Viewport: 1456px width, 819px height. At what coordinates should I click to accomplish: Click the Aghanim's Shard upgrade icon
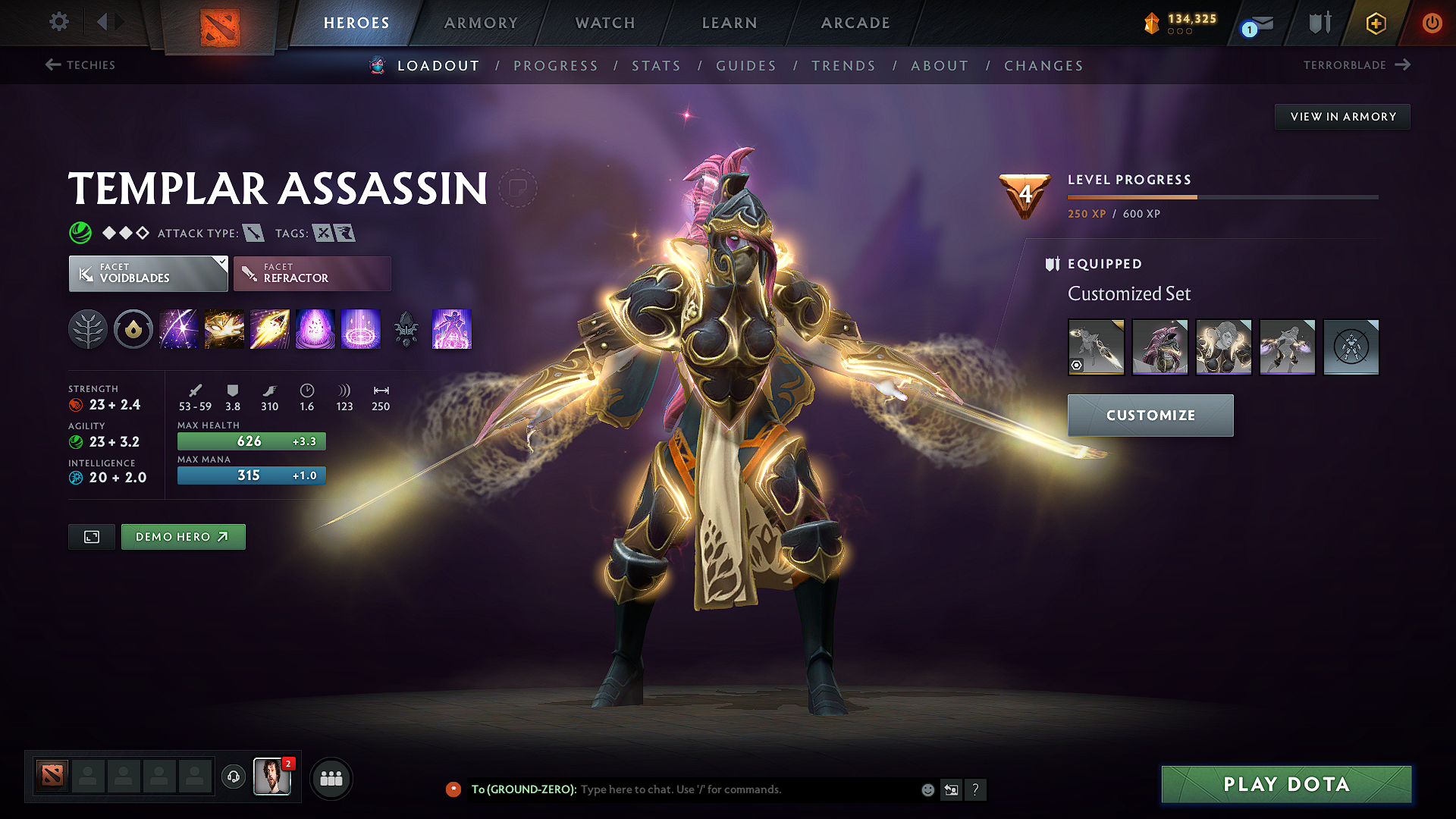(406, 329)
